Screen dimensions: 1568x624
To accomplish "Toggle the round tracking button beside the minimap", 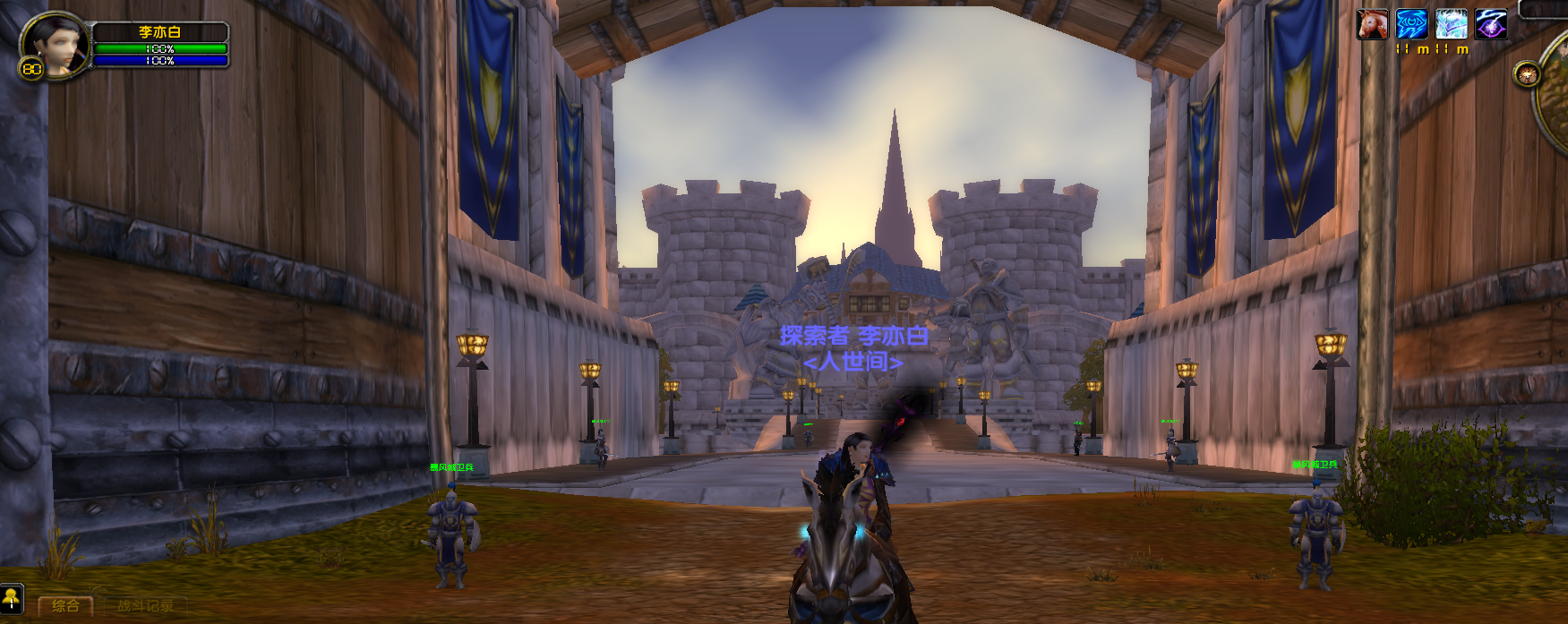I will [1526, 73].
